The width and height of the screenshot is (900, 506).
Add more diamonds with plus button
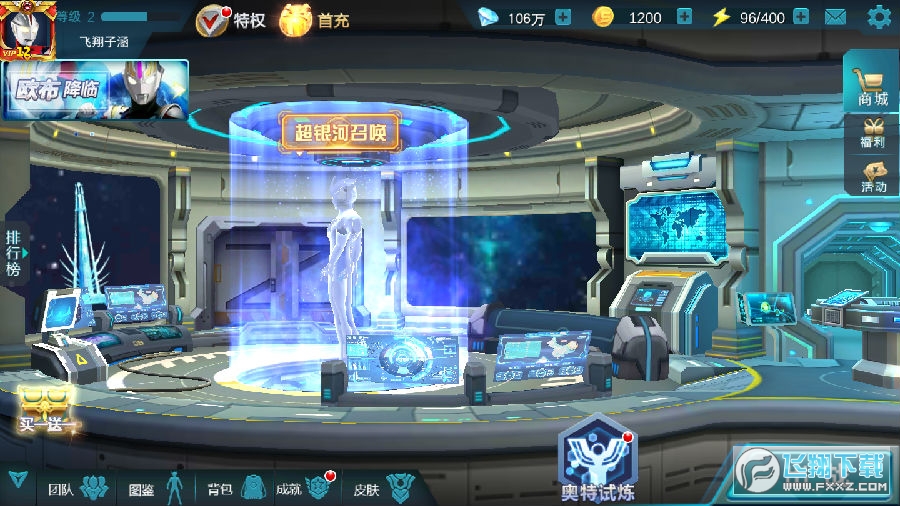click(x=563, y=17)
